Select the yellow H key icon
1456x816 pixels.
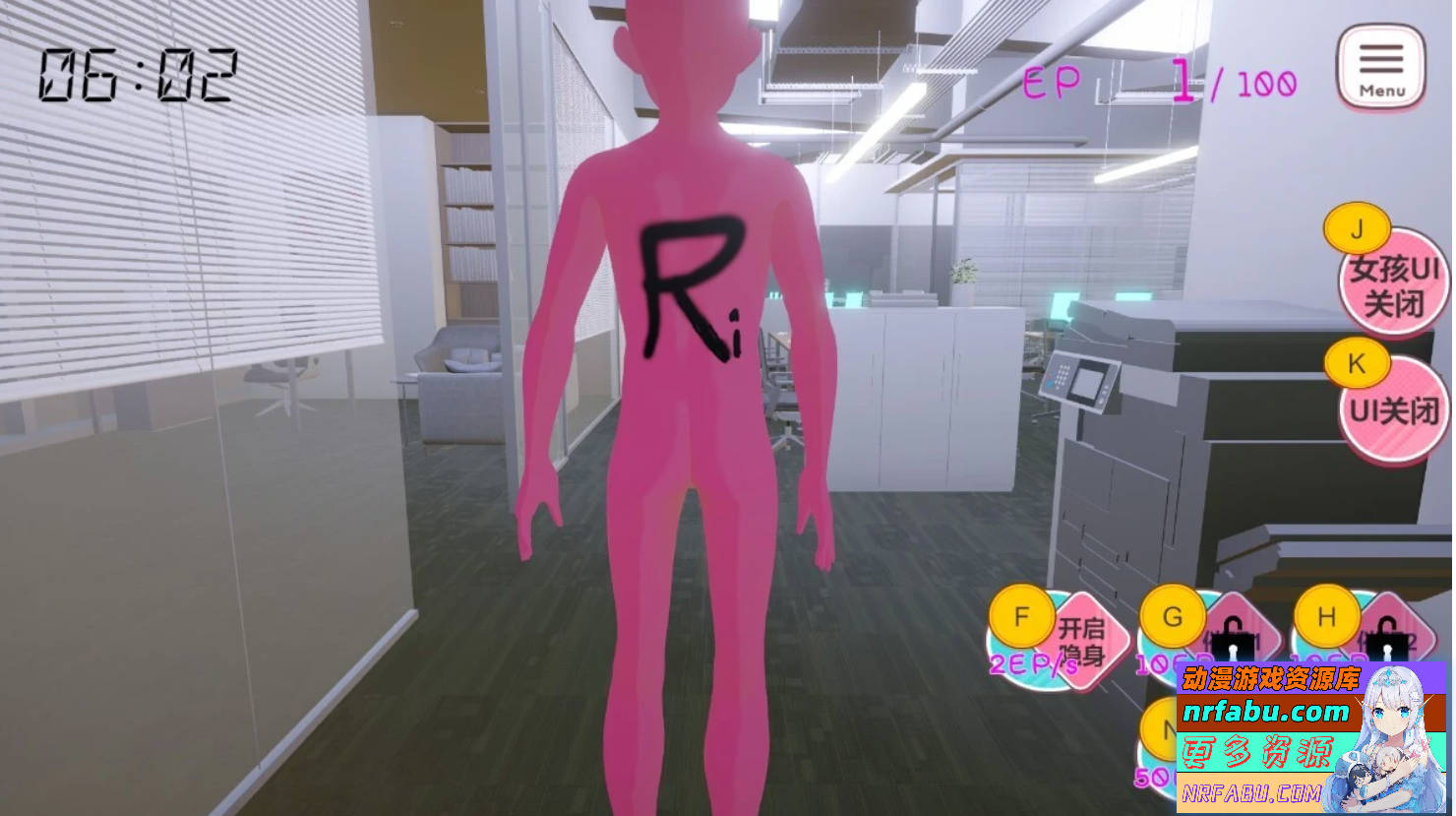(x=1326, y=618)
